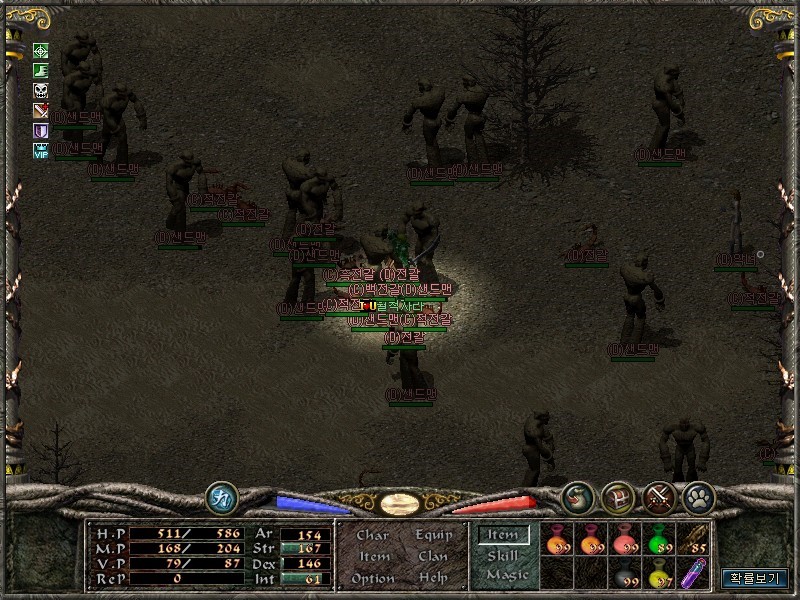800x600 pixels.
Task: Use the green potion in the quickbar
Action: (659, 540)
